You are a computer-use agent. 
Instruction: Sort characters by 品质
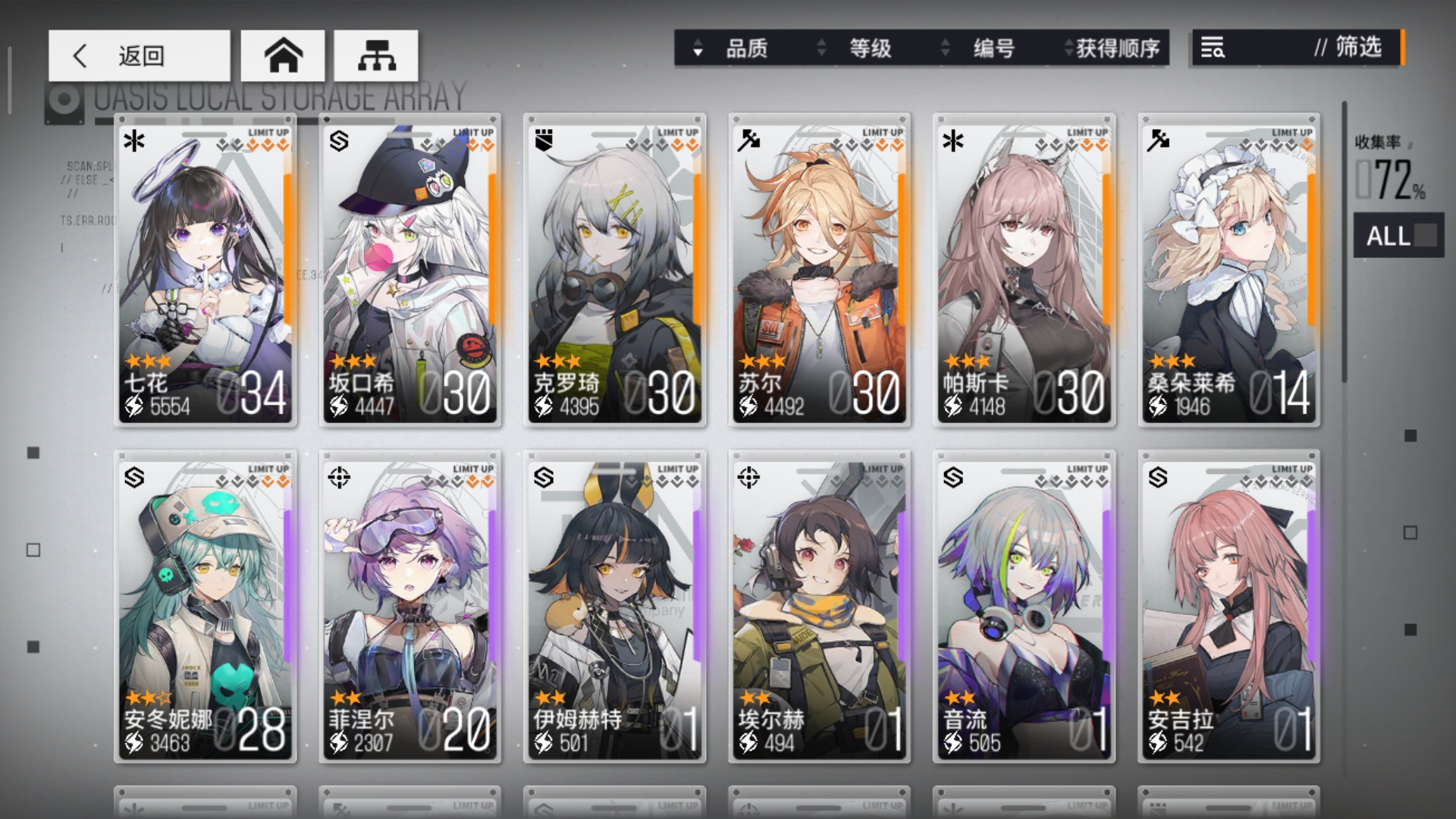click(x=736, y=49)
